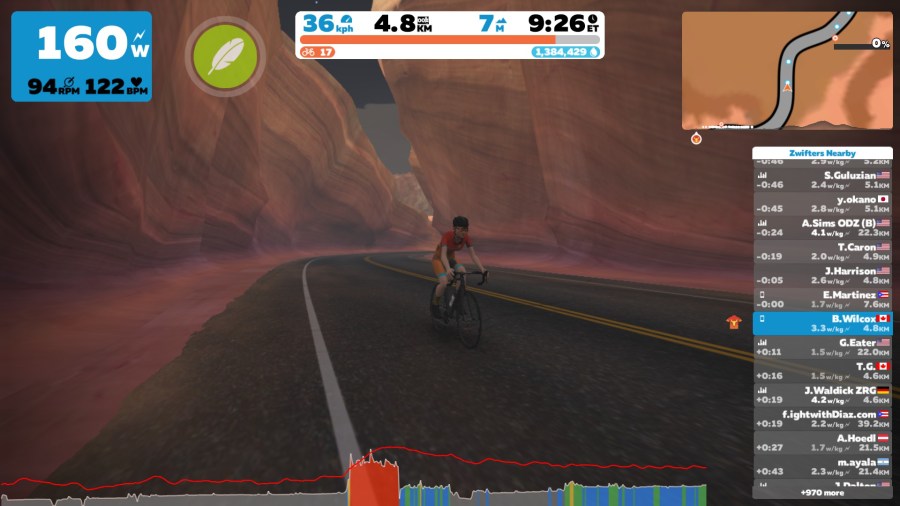Image resolution: width=900 pixels, height=506 pixels.
Task: View rider f.ightwithDiaz.com
Action: 822,419
